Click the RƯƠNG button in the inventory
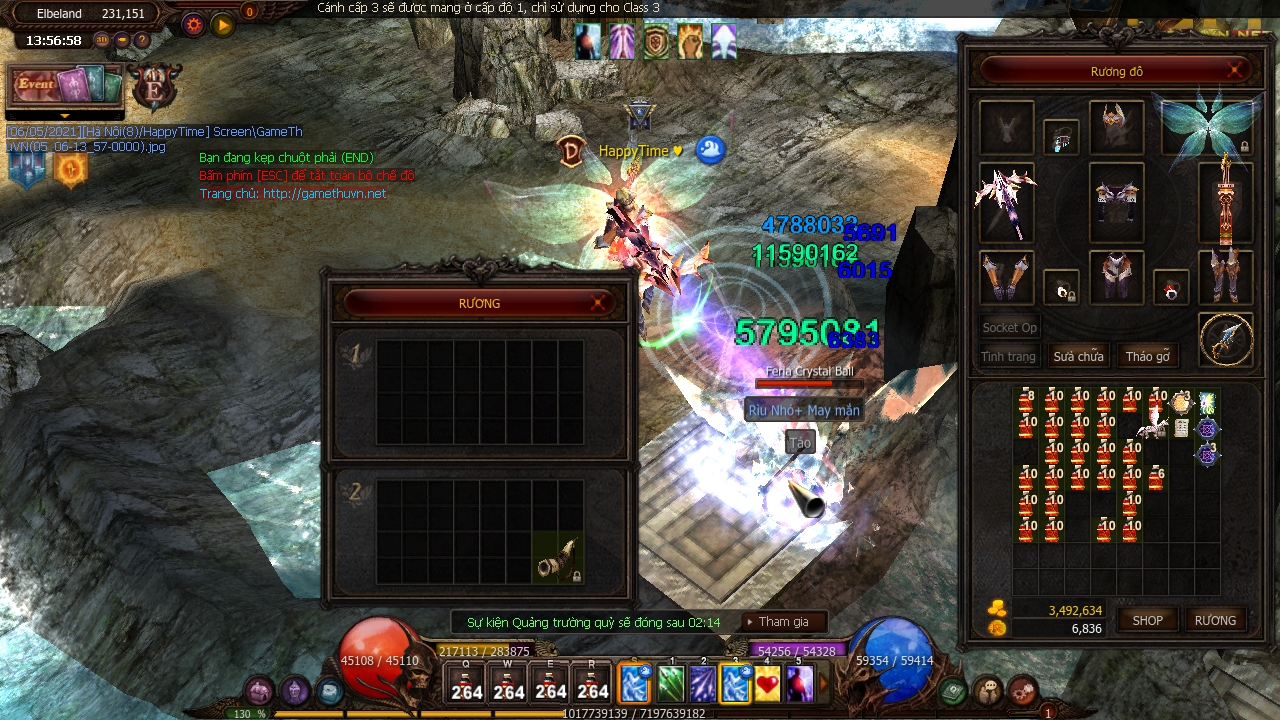This screenshot has width=1280, height=720. pyautogui.click(x=1215, y=620)
